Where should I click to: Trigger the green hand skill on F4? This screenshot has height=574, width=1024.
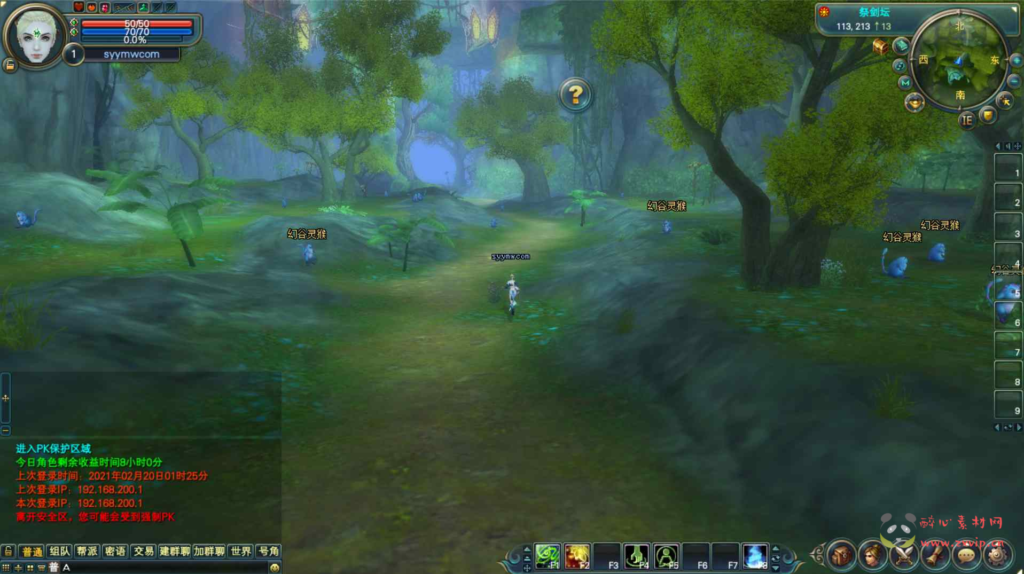[x=636, y=555]
